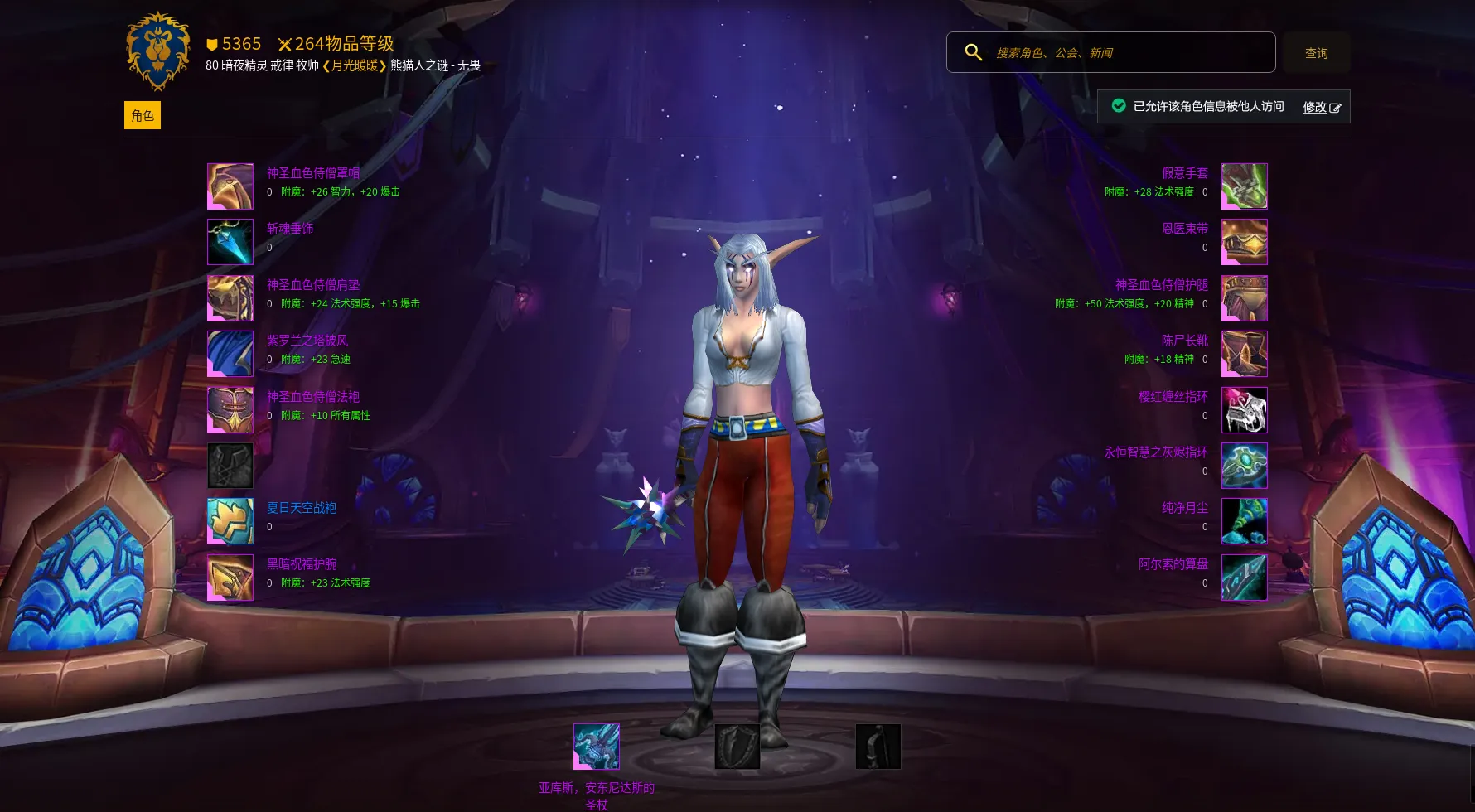Select the 神圣血色侍僧罩帽 helmet slot
Image resolution: width=1475 pixels, height=812 pixels.
[x=230, y=186]
